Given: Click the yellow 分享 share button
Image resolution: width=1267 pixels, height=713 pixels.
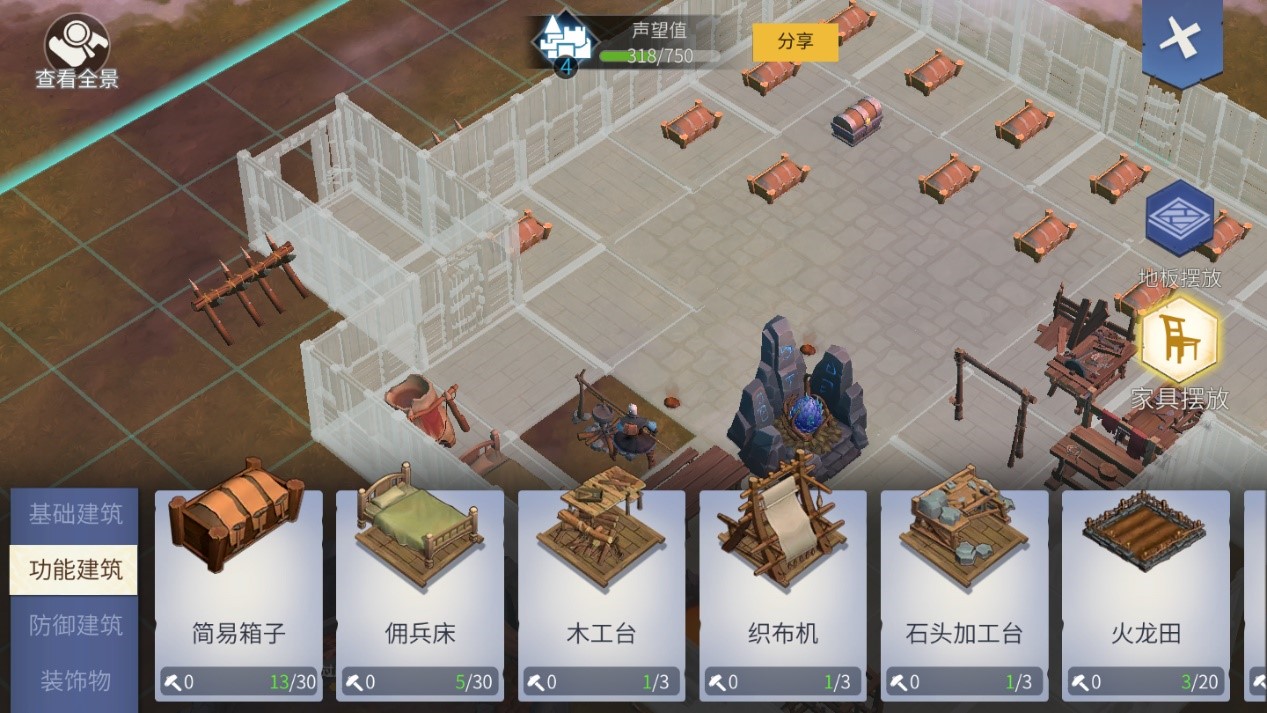Looking at the screenshot, I should point(795,42).
